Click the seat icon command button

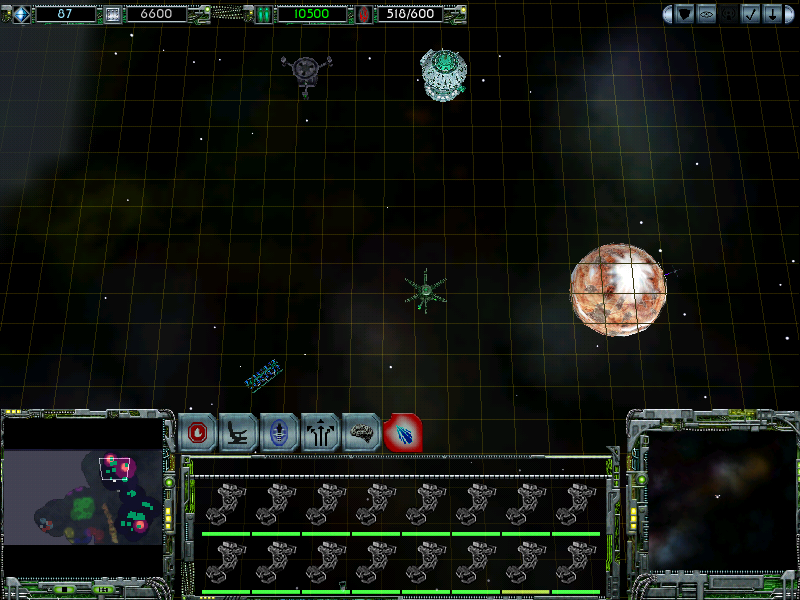point(239,433)
